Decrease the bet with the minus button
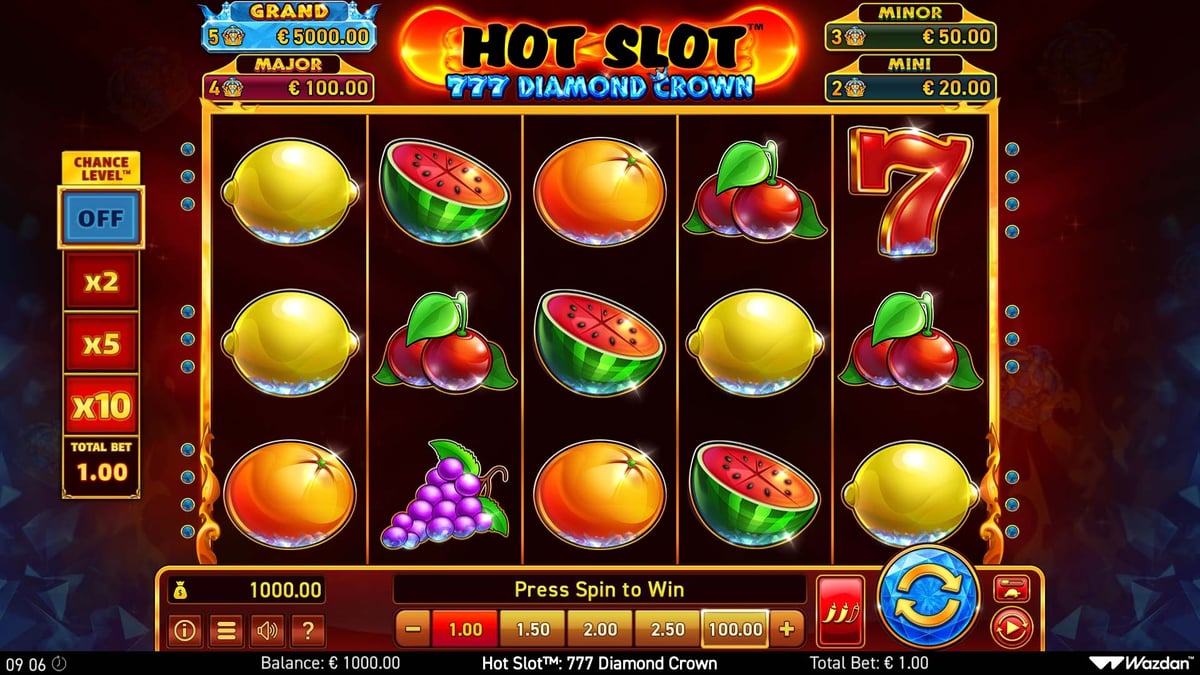 414,629
